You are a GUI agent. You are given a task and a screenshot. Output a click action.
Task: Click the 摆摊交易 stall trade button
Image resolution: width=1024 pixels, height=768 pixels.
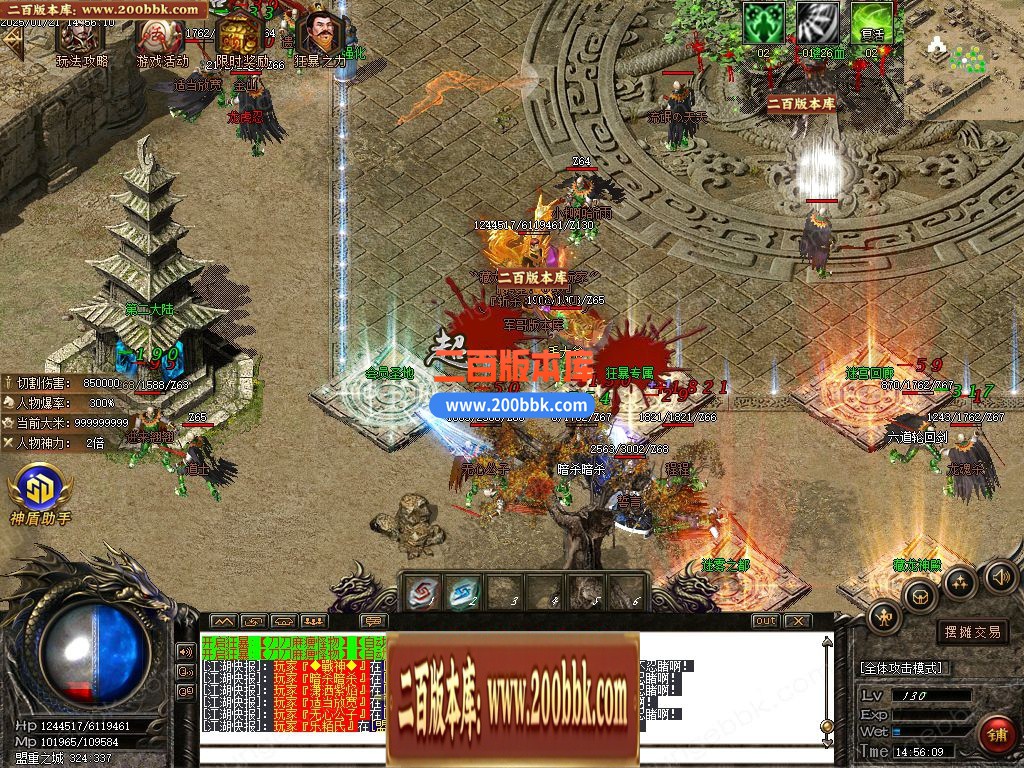[x=972, y=632]
